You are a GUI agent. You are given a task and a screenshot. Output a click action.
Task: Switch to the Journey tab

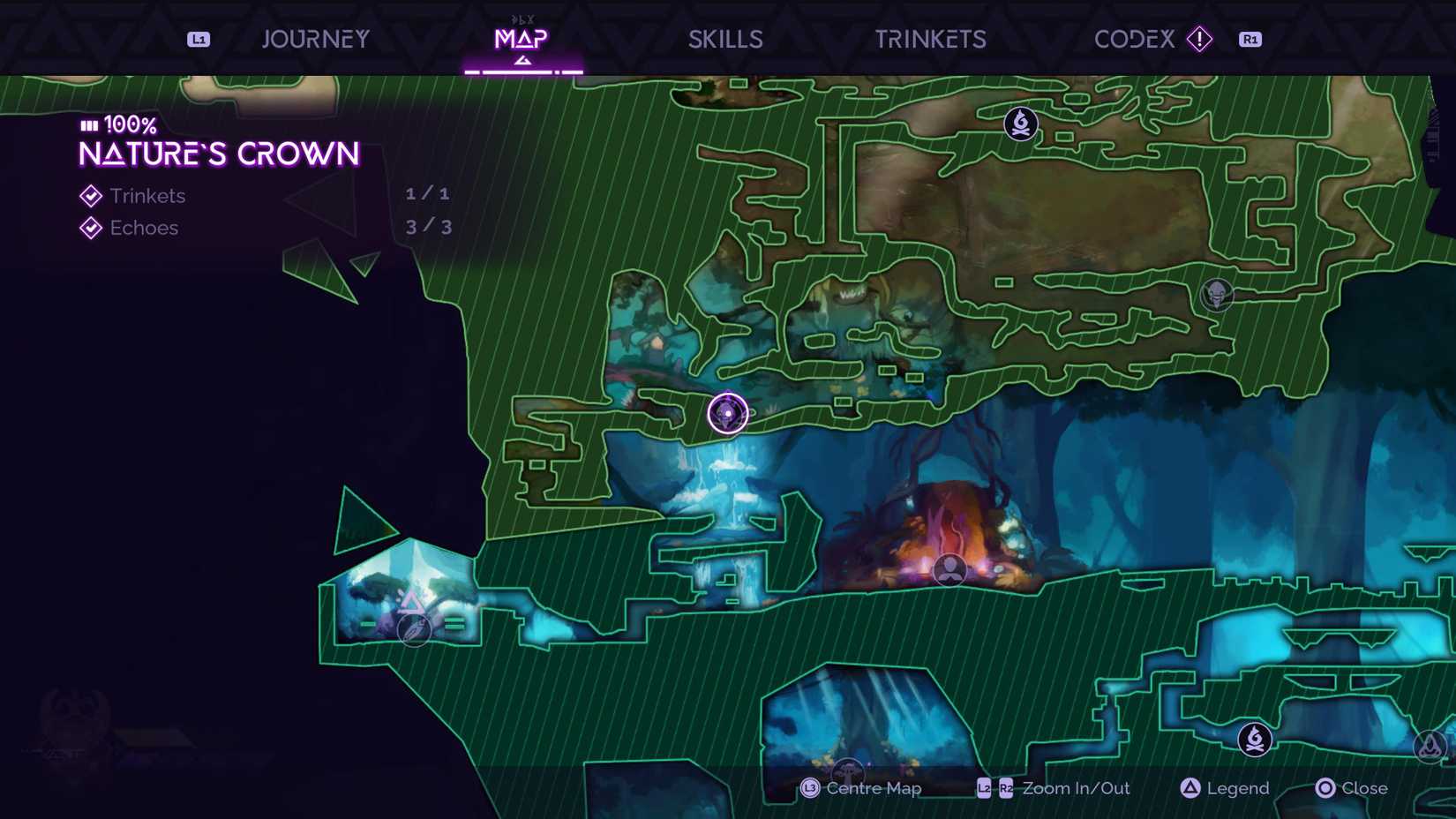(315, 39)
